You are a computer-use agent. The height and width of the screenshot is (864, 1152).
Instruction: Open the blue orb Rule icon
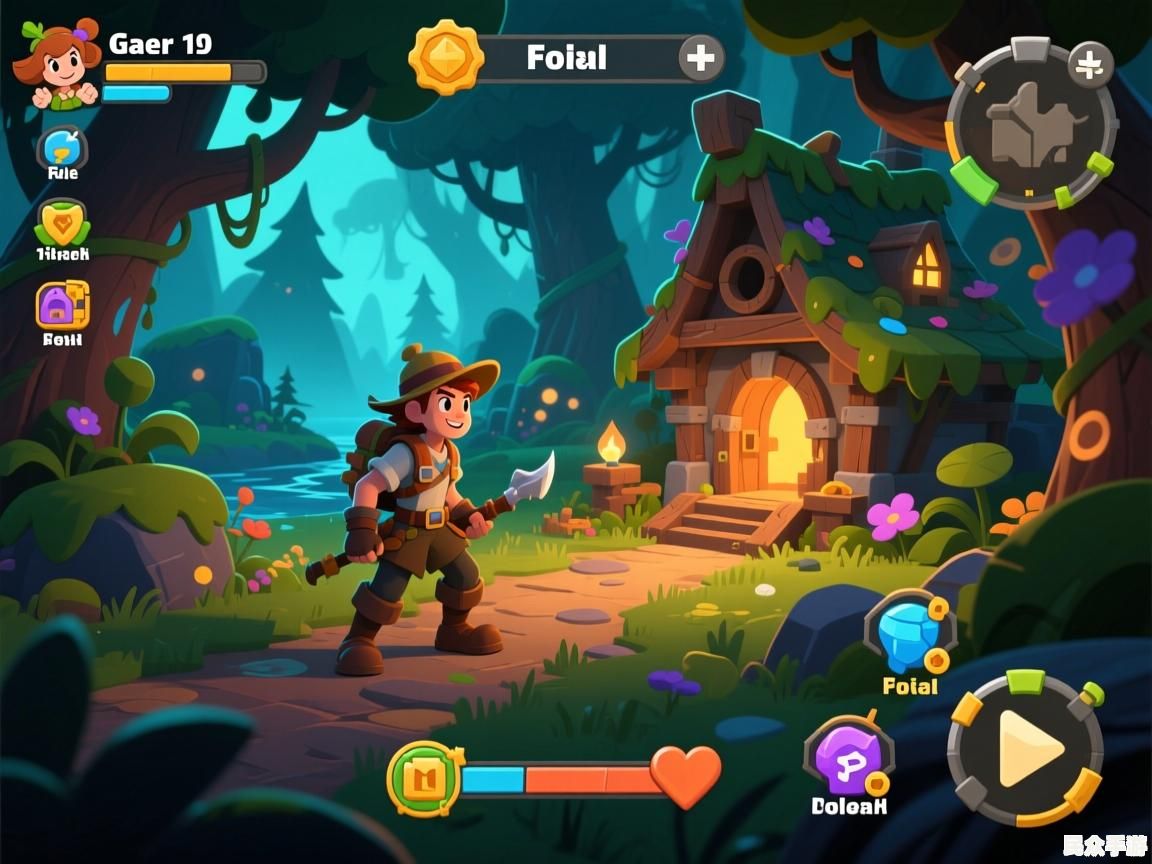coord(62,149)
